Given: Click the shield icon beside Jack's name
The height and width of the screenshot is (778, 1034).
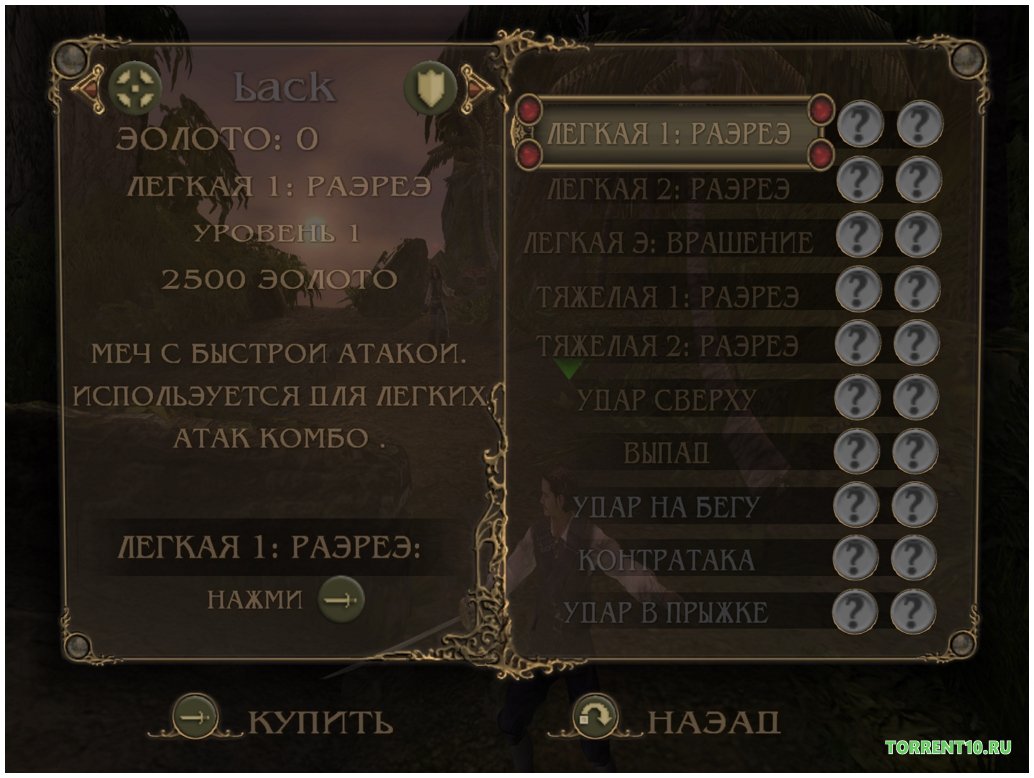Looking at the screenshot, I should pyautogui.click(x=430, y=88).
